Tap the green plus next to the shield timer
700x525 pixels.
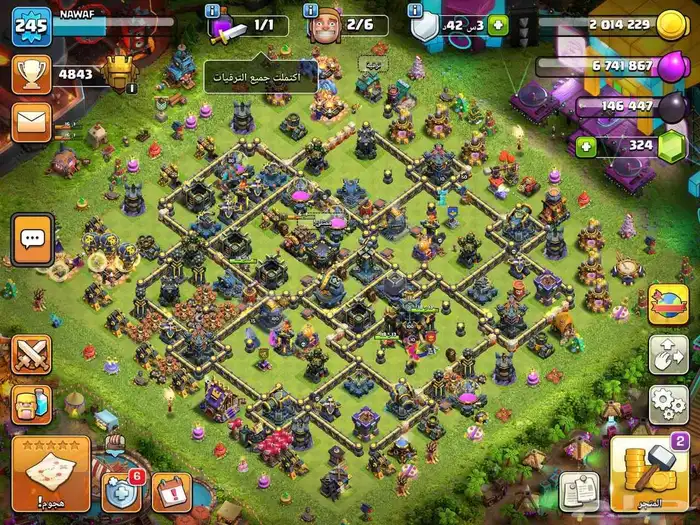tap(497, 25)
